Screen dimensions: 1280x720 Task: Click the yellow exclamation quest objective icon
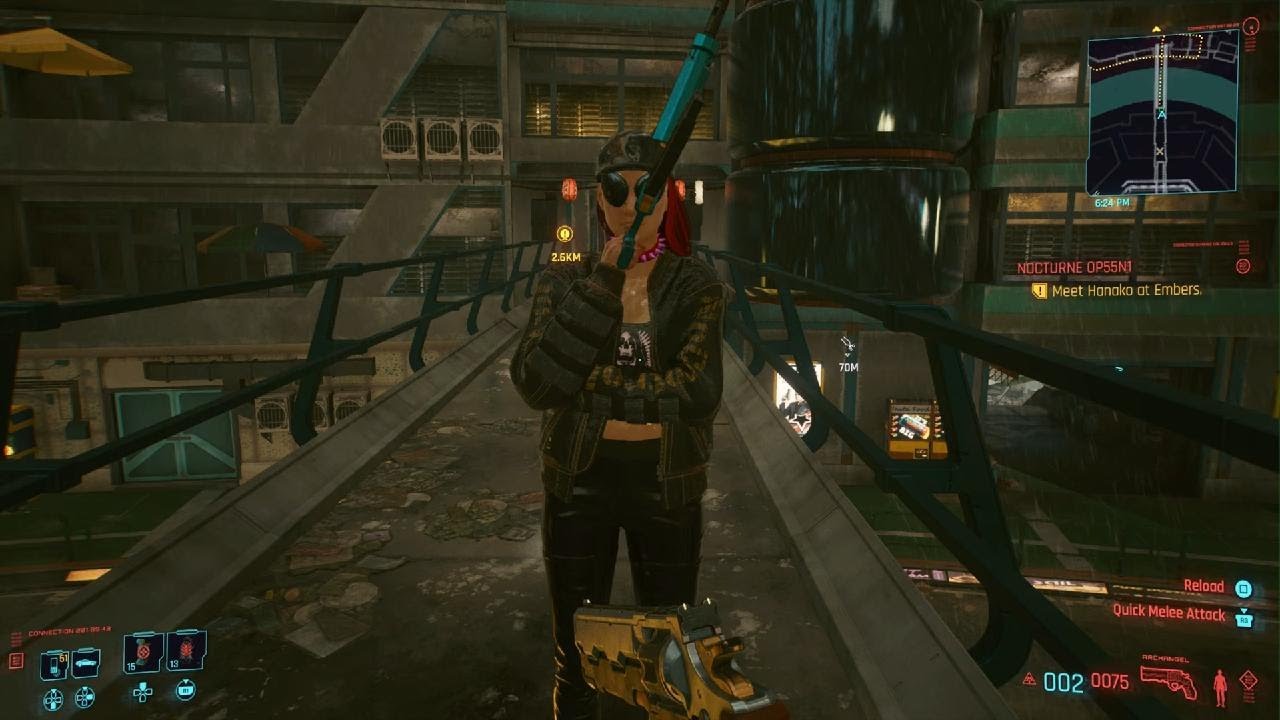point(1039,291)
